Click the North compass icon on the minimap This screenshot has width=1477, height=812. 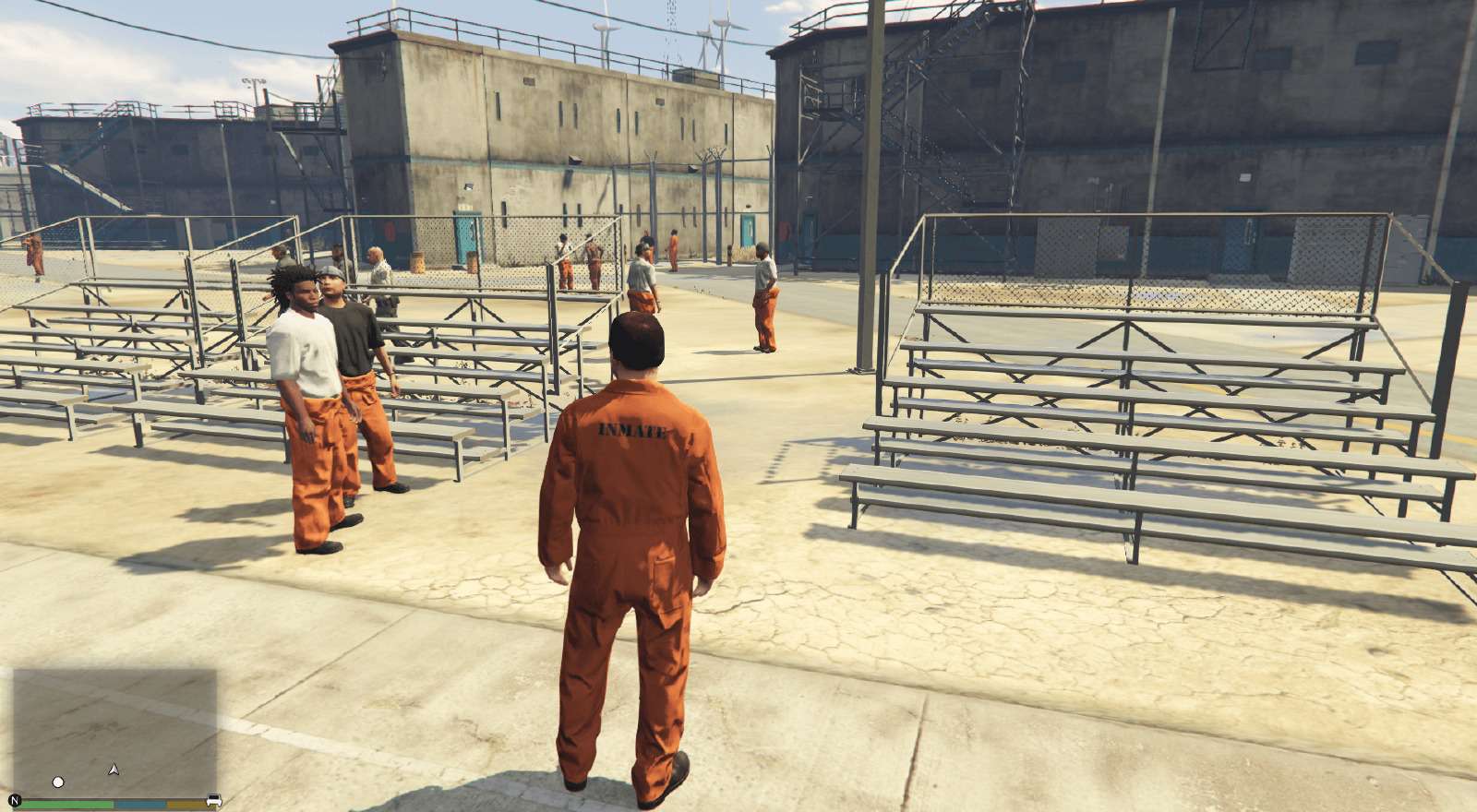tap(15, 799)
